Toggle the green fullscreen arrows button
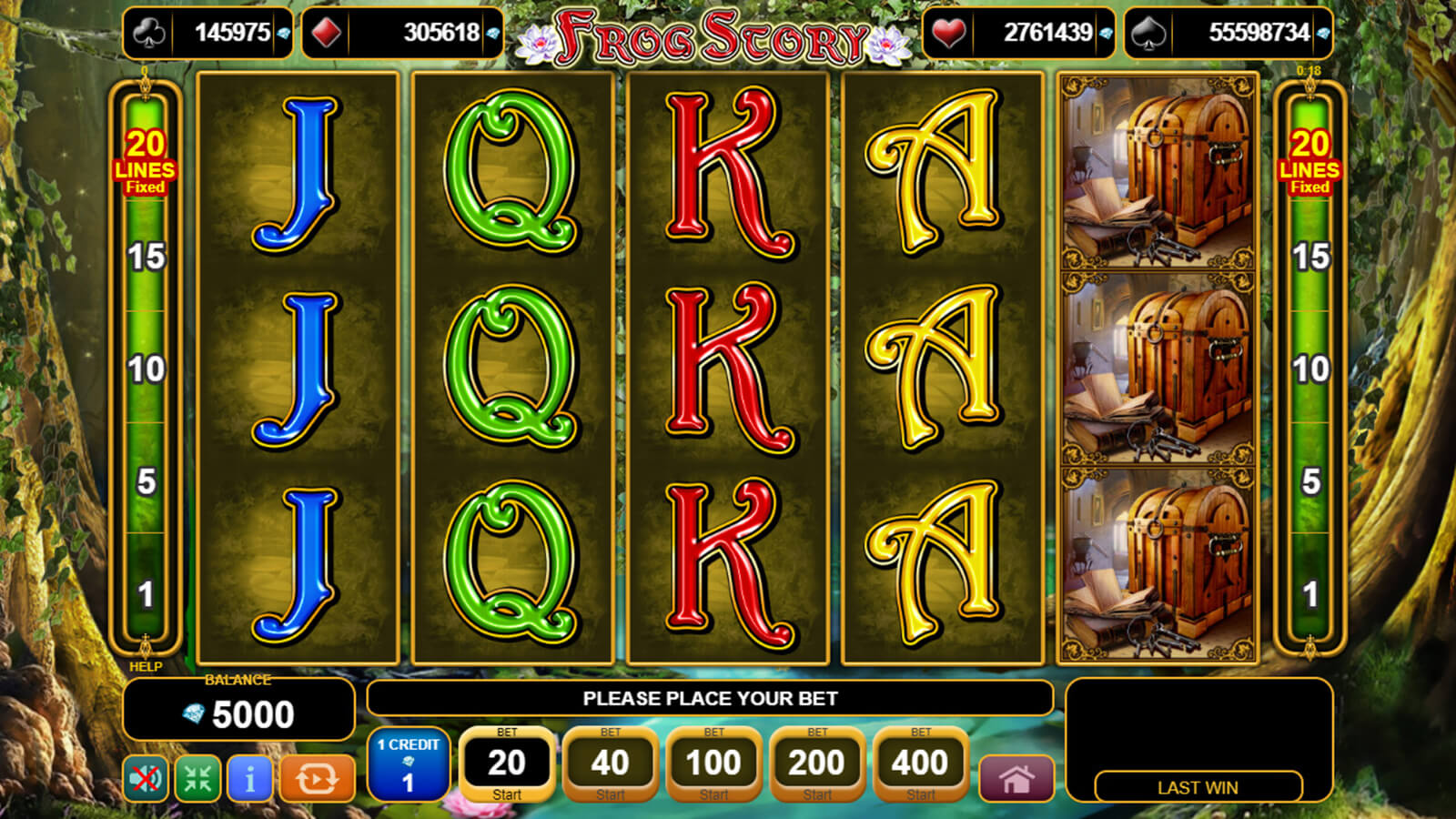This screenshot has width=1456, height=819. click(197, 779)
